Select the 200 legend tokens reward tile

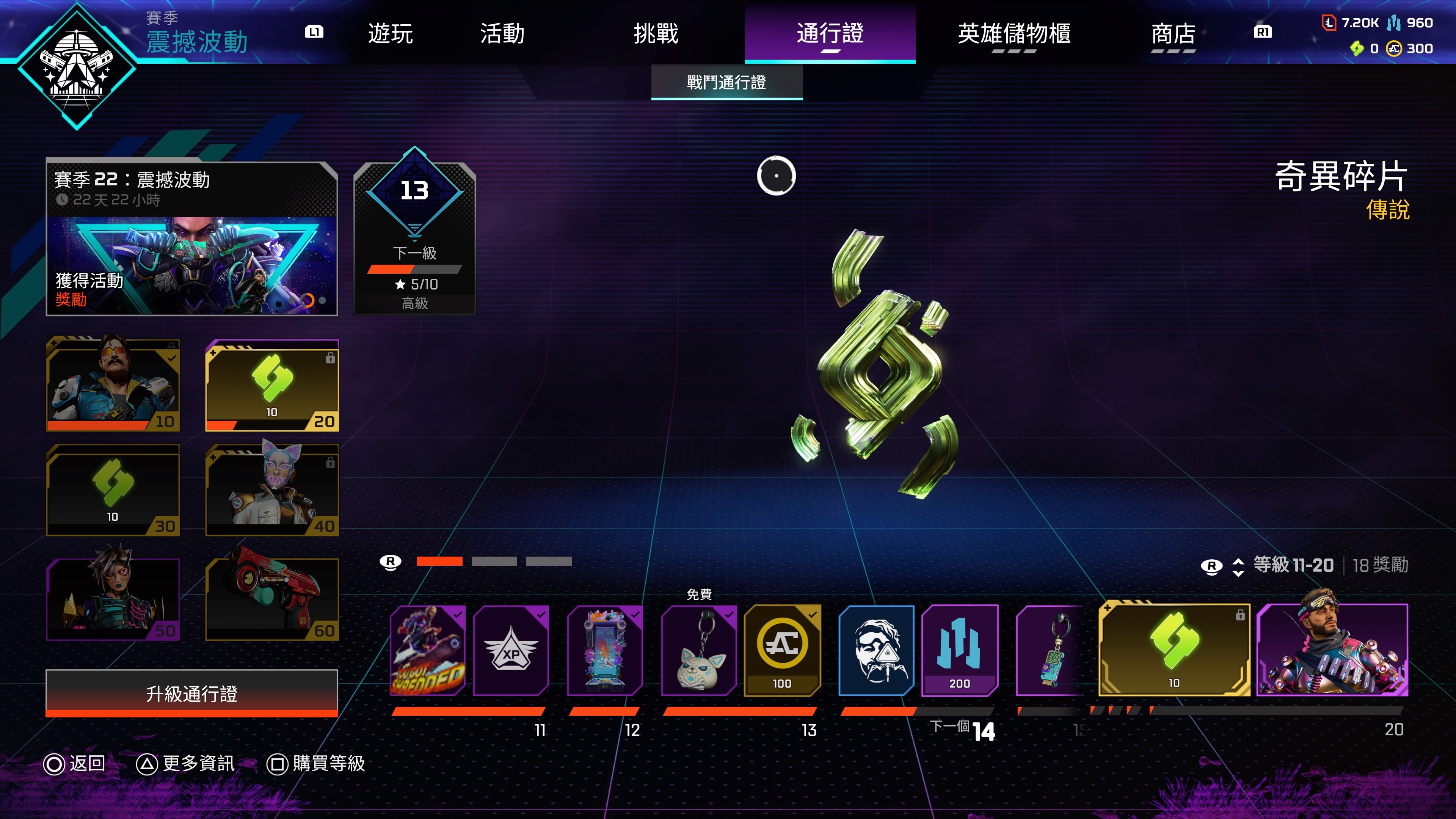click(959, 651)
